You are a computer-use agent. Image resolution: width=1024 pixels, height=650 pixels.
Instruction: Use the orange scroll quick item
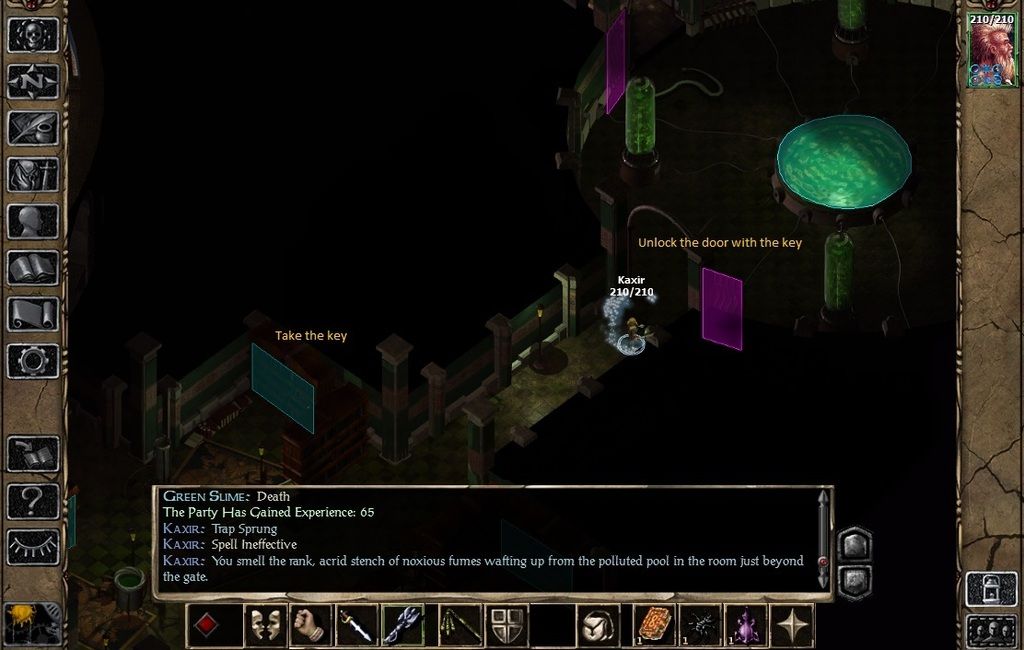click(655, 626)
